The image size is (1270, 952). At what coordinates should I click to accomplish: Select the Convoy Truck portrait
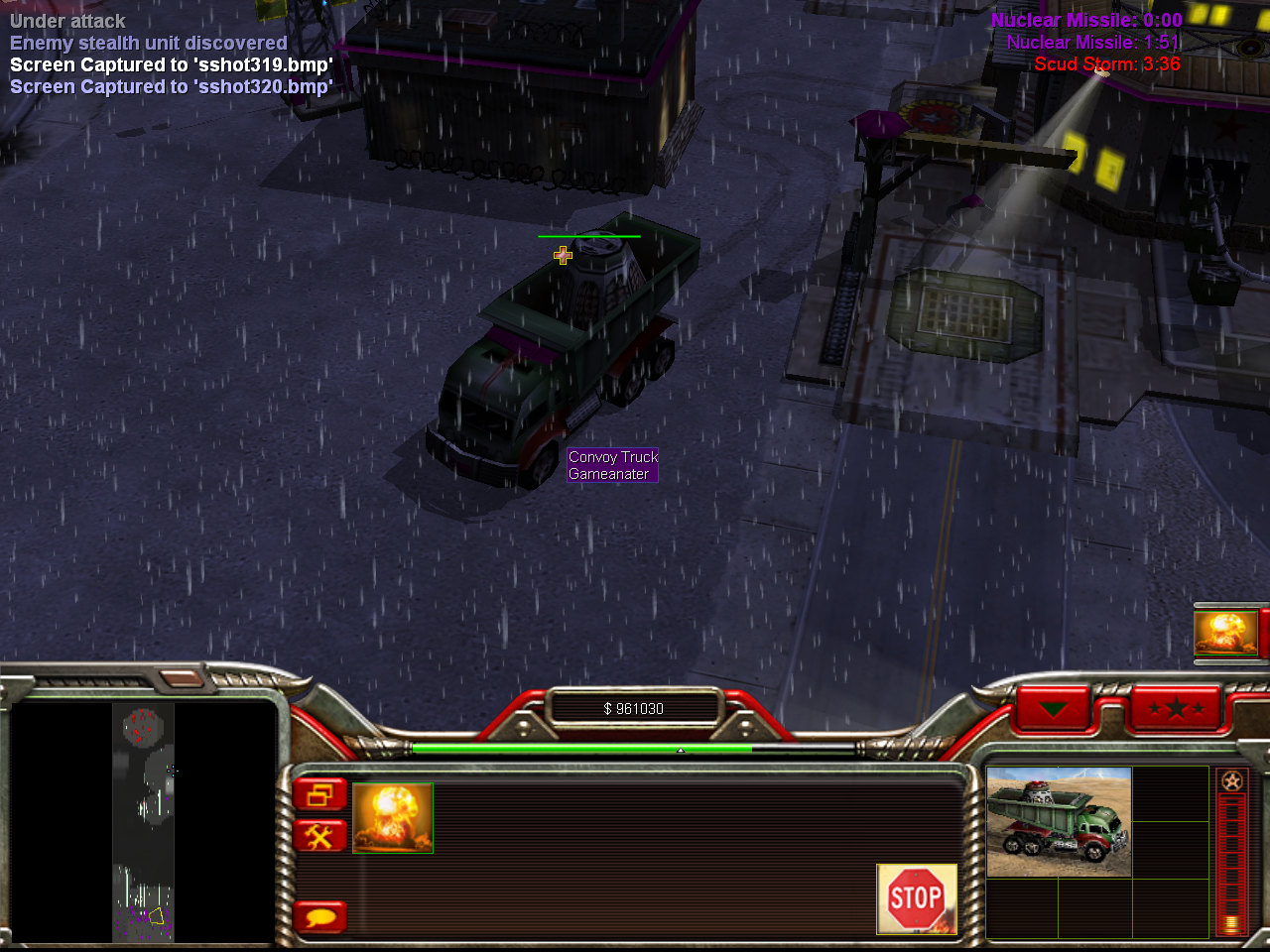(1059, 822)
